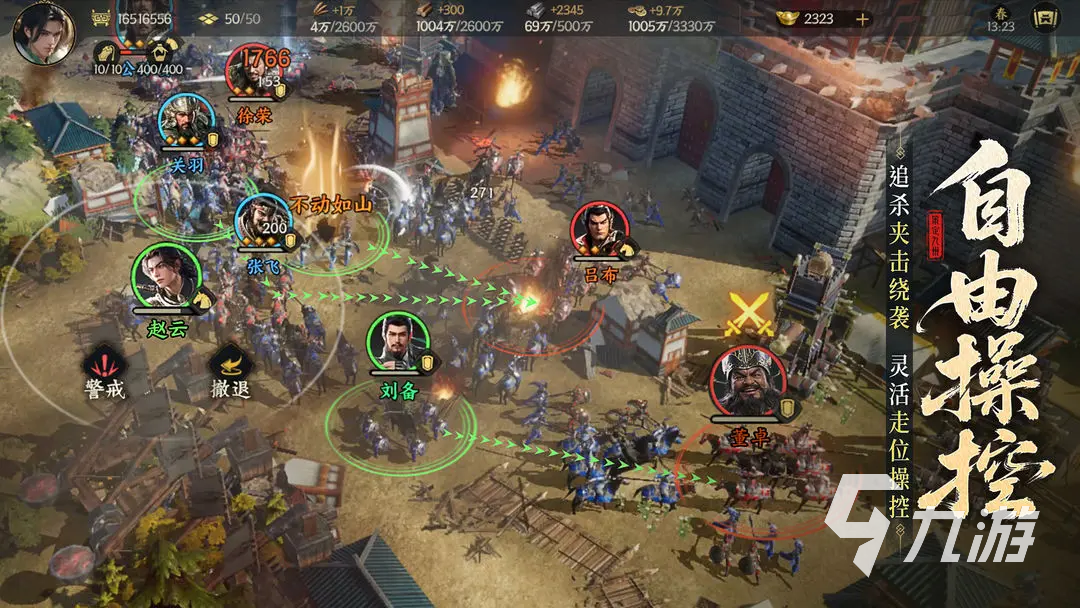This screenshot has width=1080, height=608.
Task: Select Guan Yu (关羽) hero portrait
Action: [x=182, y=121]
